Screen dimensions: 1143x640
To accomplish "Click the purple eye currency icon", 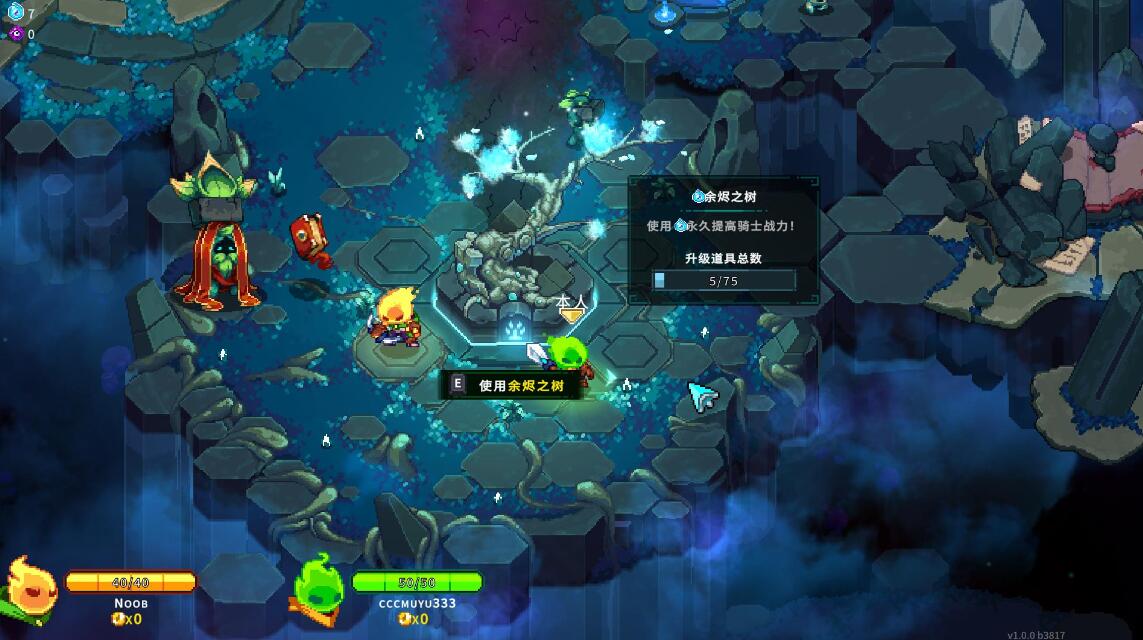I will [16, 34].
